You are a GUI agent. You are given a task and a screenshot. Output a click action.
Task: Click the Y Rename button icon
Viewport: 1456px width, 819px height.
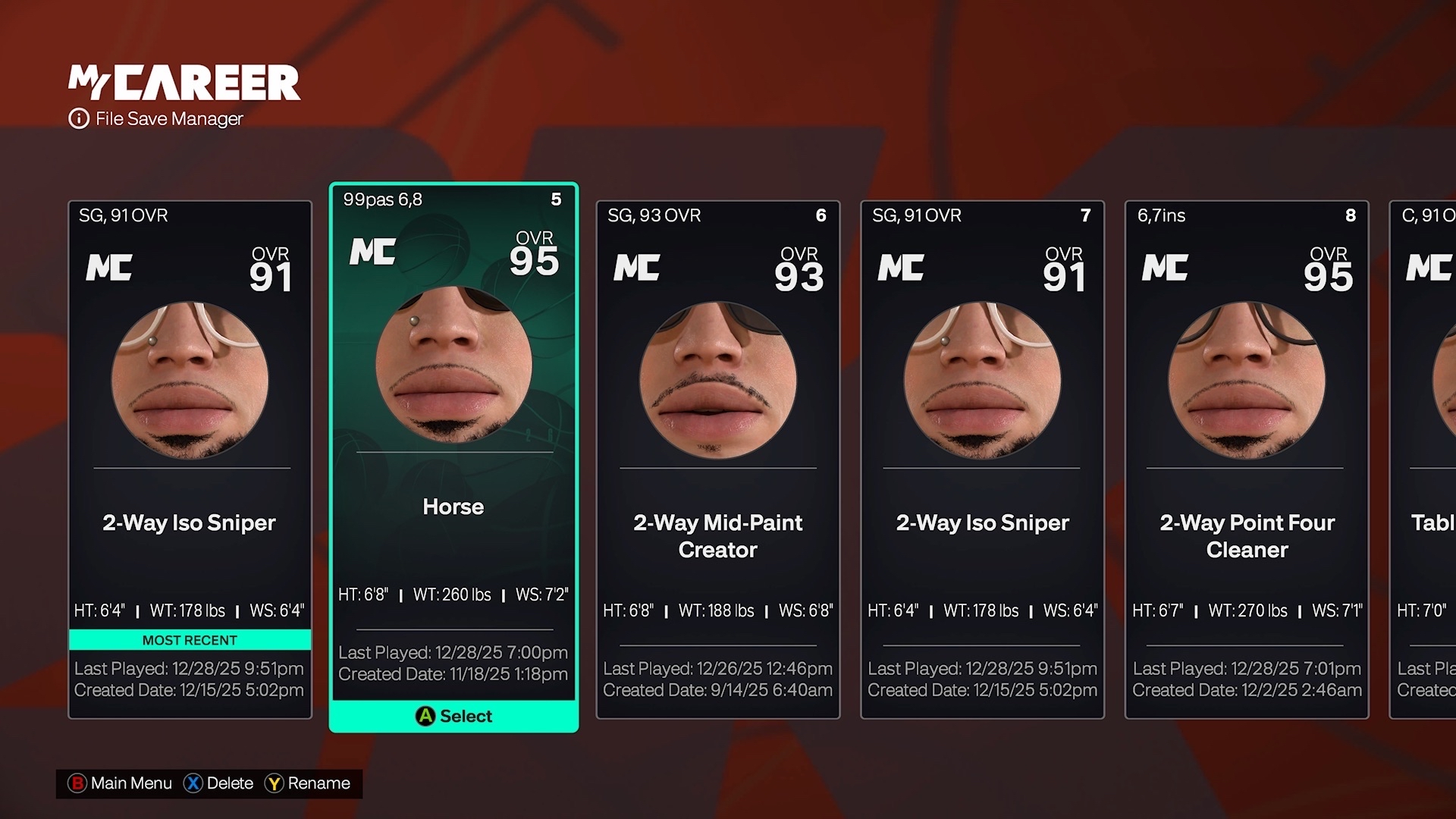275,783
